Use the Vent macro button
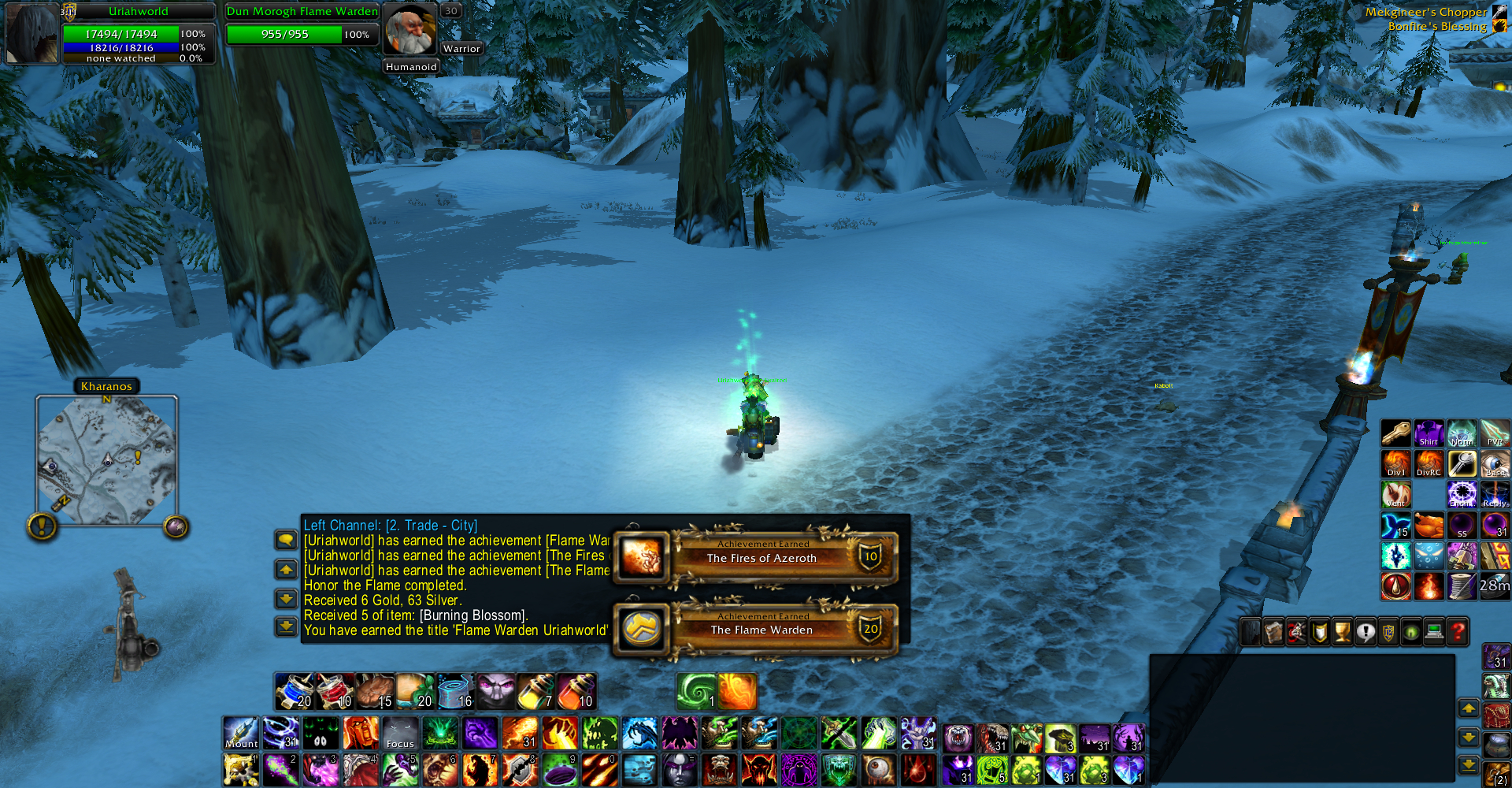The image size is (1512, 788). coord(1395,495)
